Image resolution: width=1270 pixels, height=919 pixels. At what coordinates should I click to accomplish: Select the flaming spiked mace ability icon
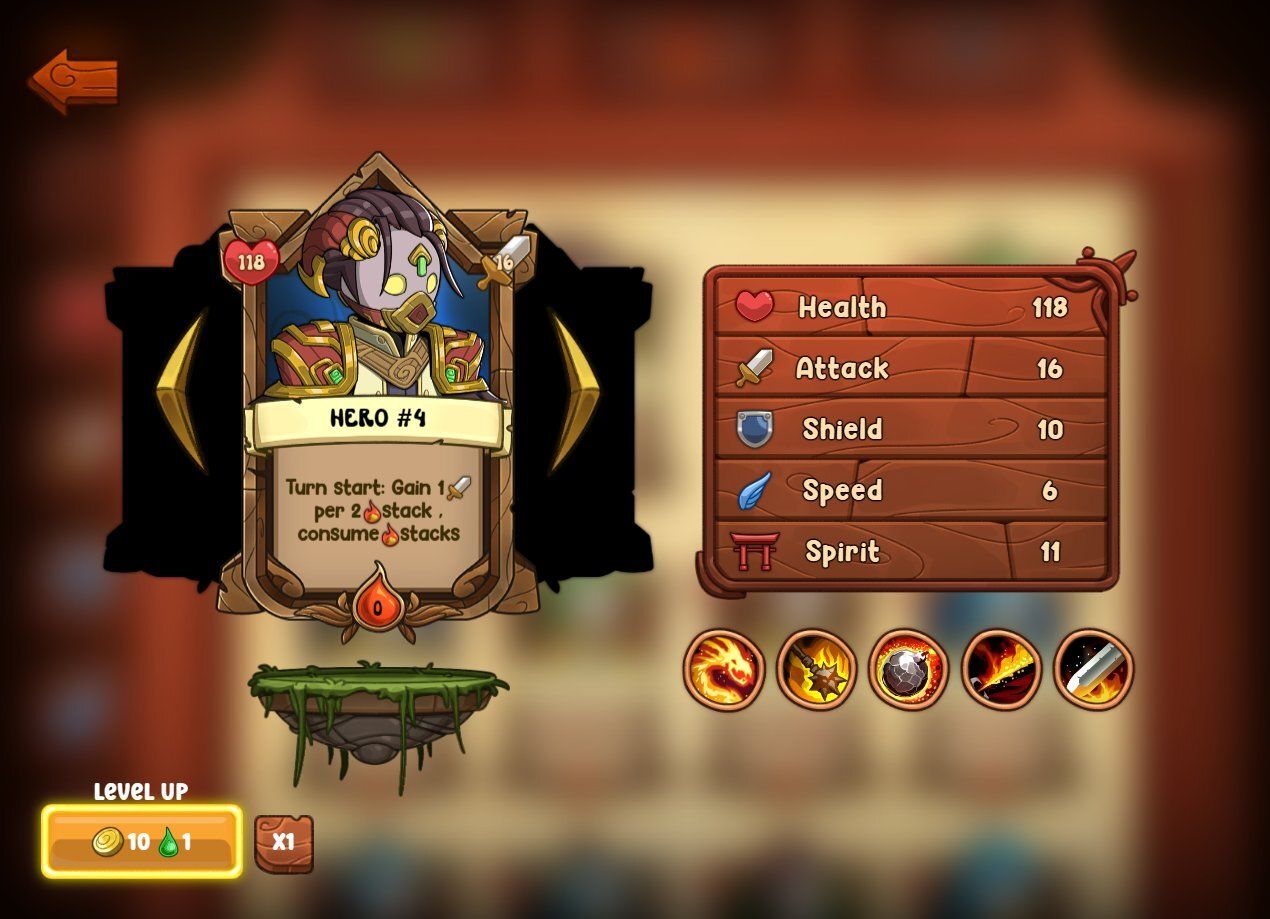[816, 669]
